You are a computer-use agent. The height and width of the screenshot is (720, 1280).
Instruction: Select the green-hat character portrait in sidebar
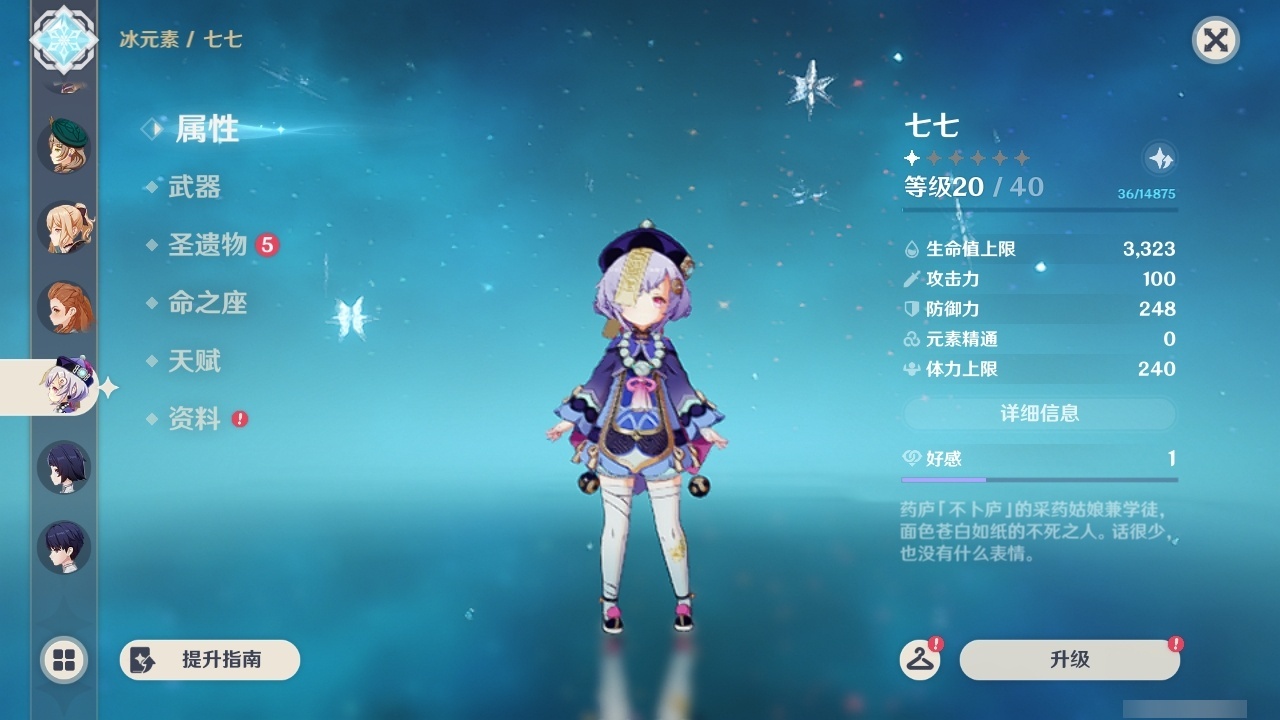64,145
